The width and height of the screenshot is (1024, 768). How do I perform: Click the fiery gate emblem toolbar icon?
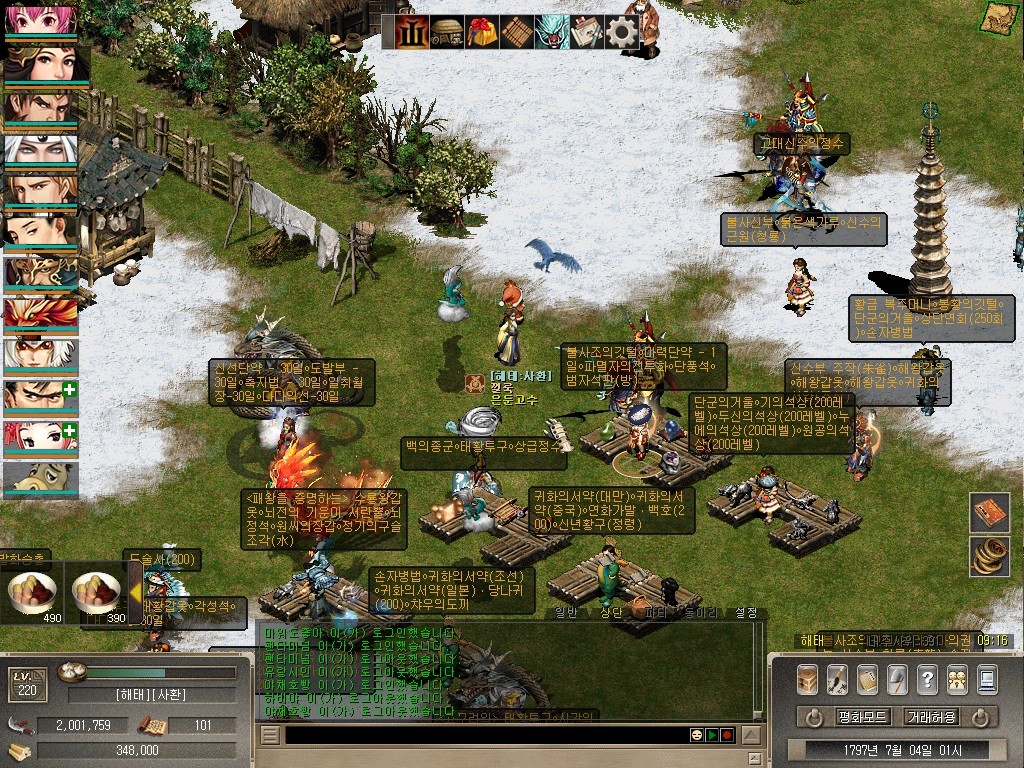tap(412, 32)
